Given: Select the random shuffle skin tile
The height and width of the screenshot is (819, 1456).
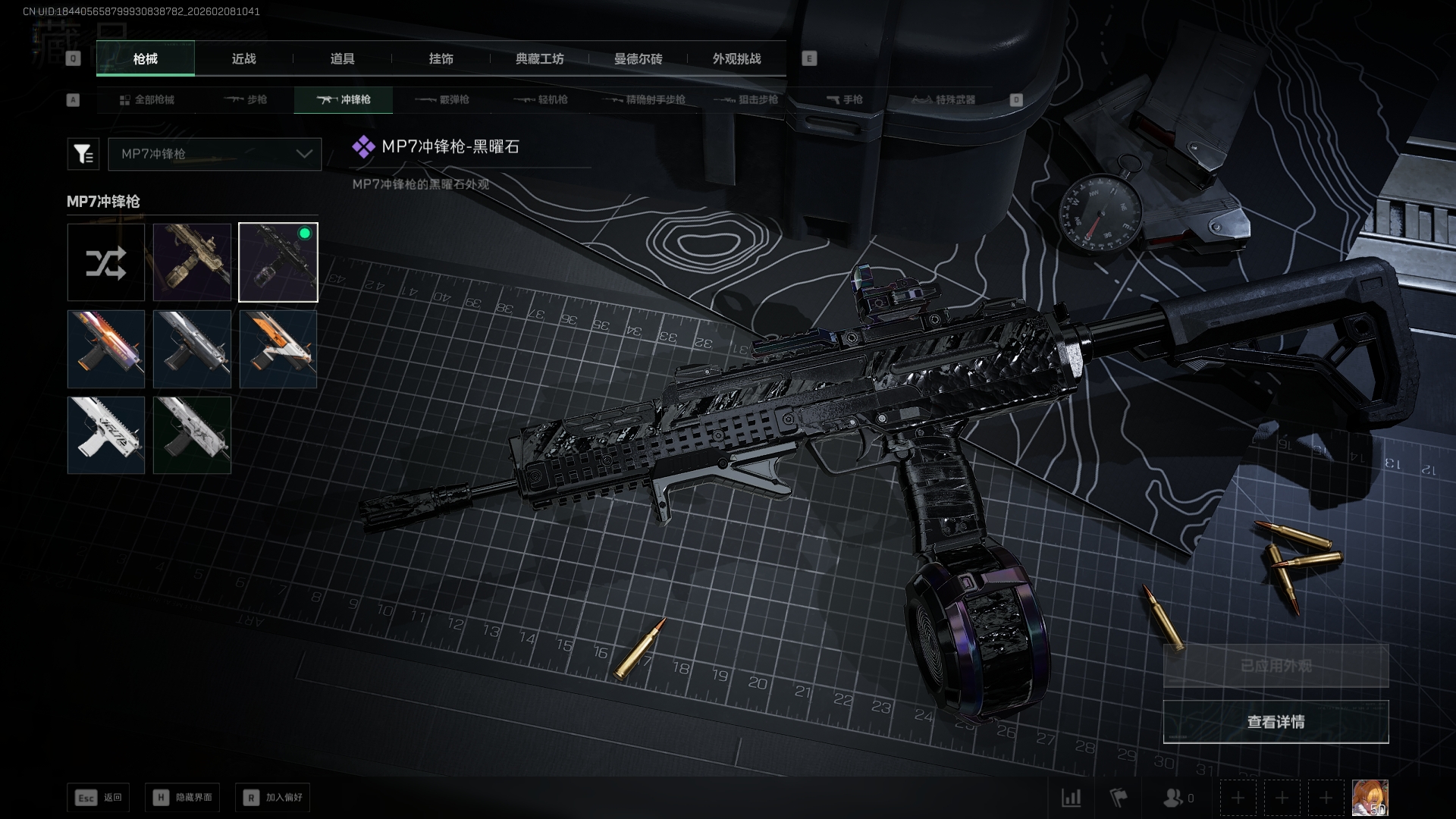Looking at the screenshot, I should coord(106,262).
